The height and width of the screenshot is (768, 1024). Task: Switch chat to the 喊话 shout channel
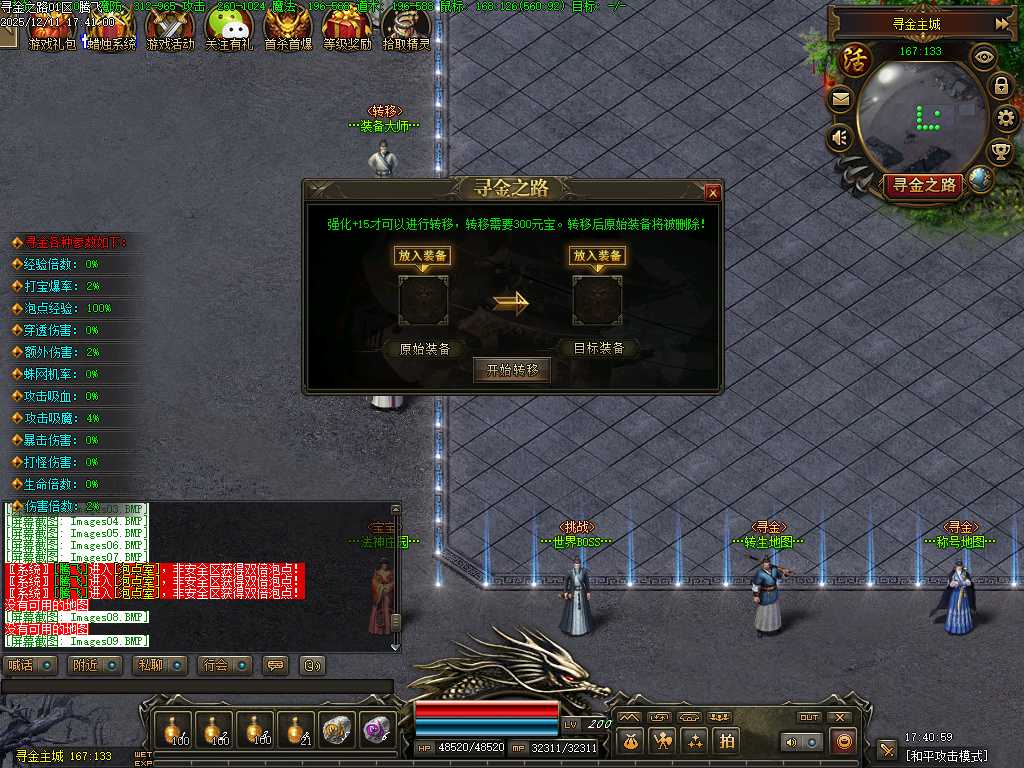click(31, 665)
